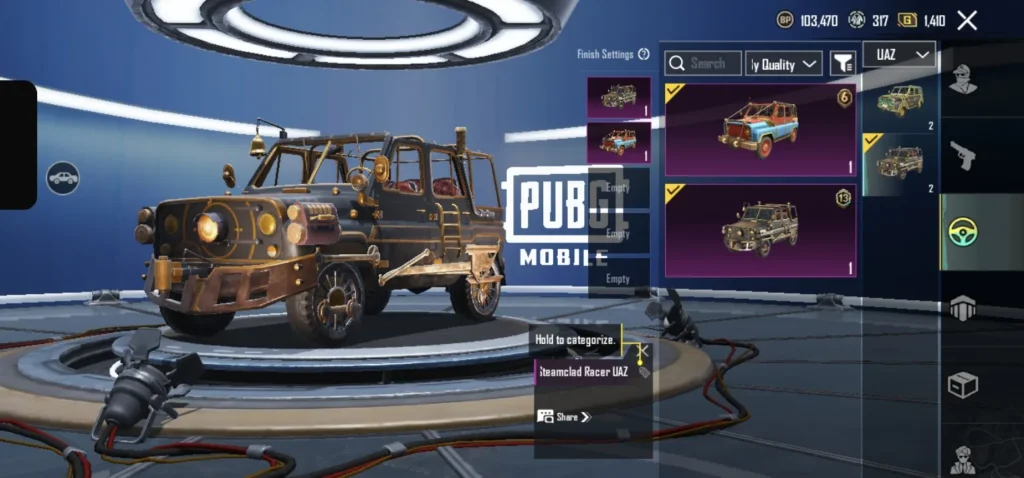The image size is (1024, 478).
Task: Open the Quality sort dropdown
Action: pyautogui.click(x=785, y=64)
